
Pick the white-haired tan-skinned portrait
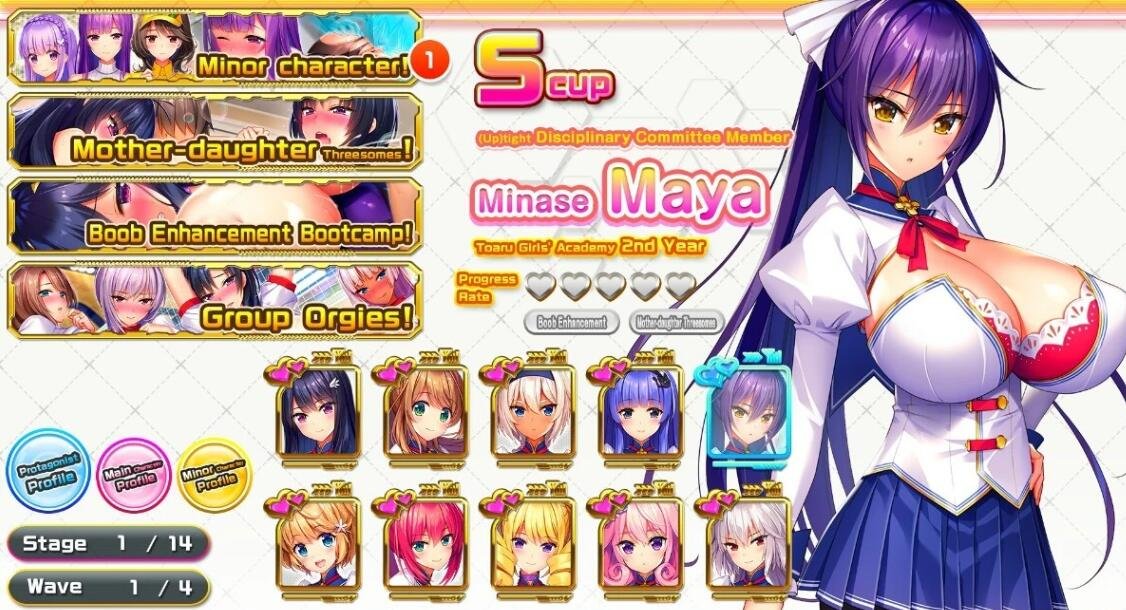coord(531,418)
